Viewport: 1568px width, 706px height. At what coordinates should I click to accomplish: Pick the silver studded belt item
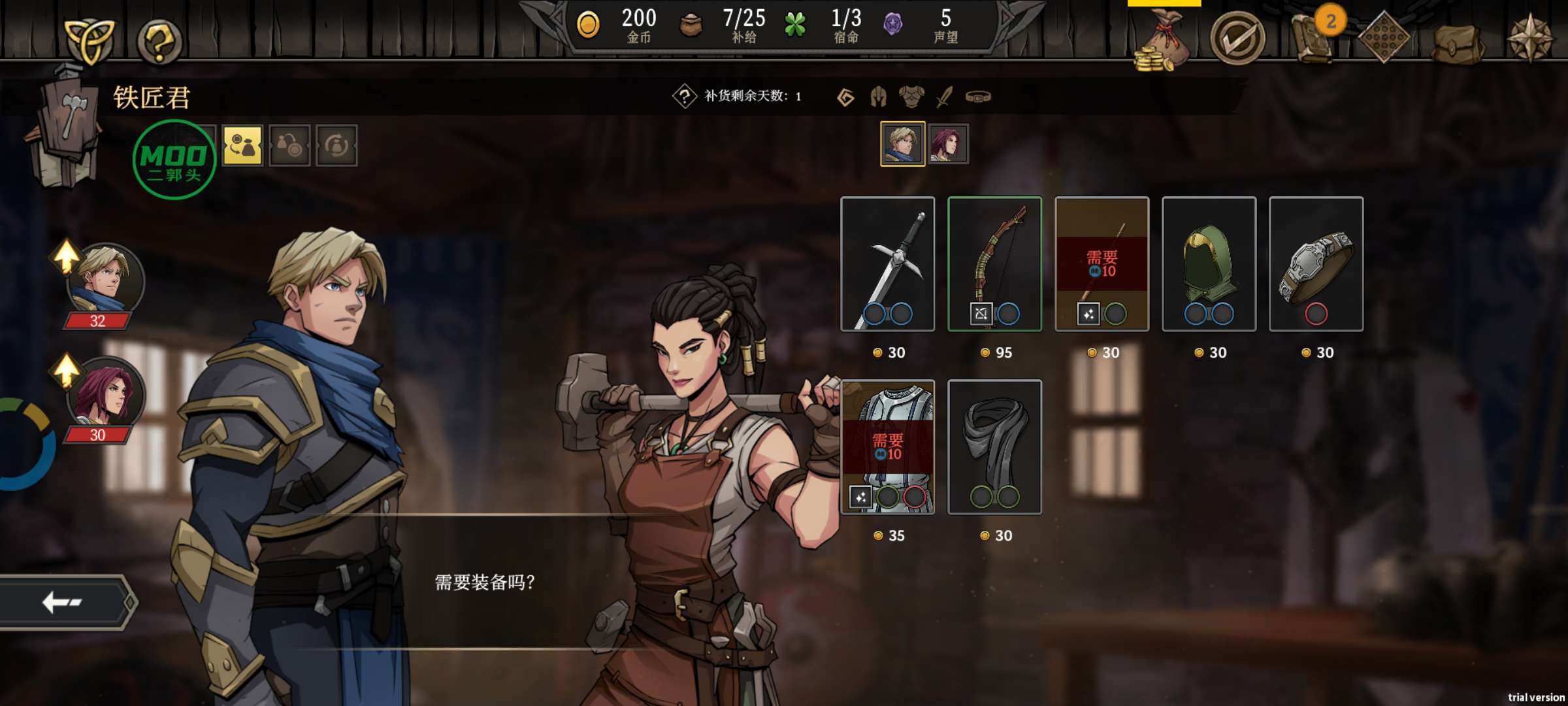point(1316,263)
